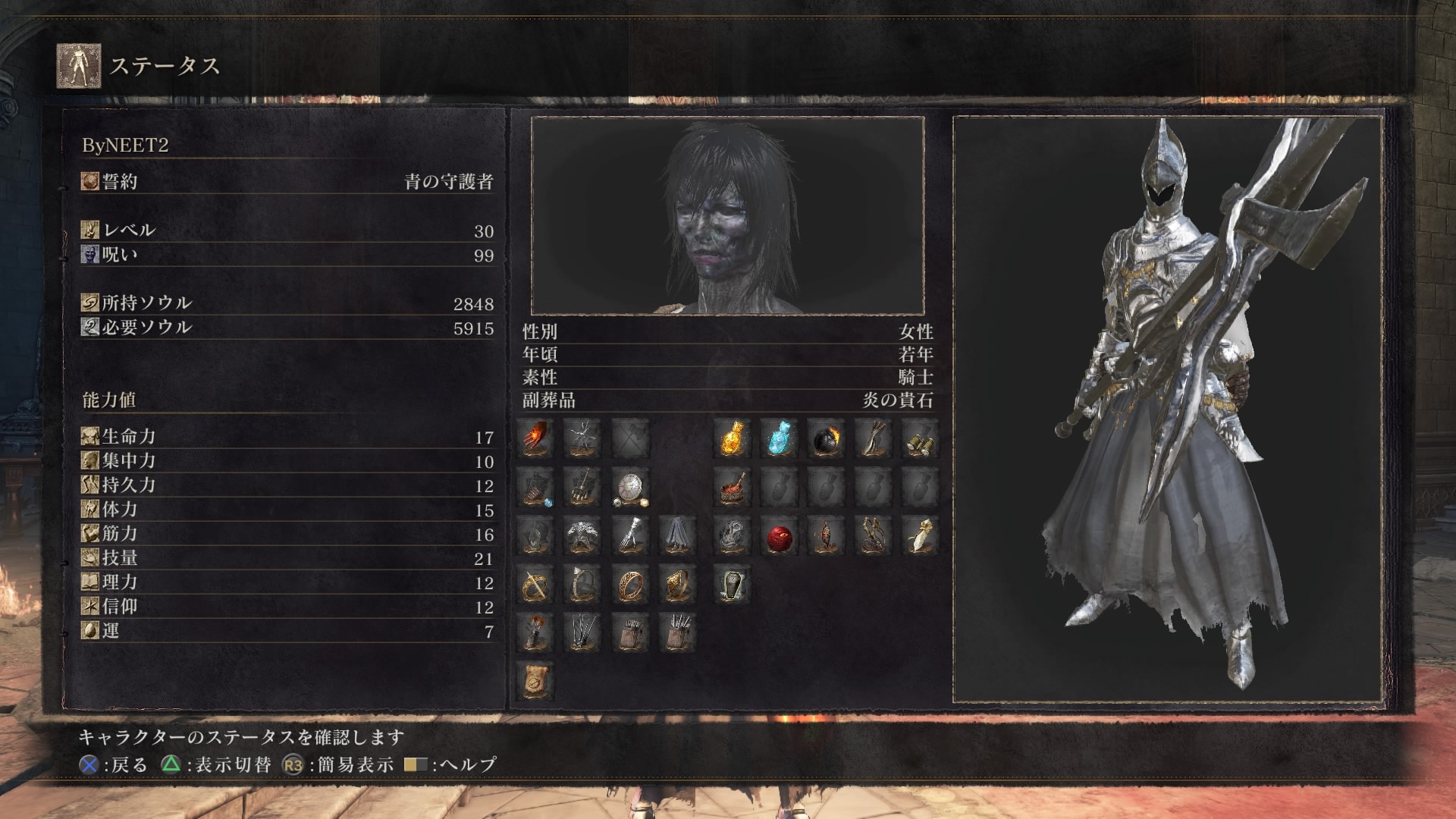The image size is (1456, 819).
Task: Select the silver chest armor slot
Action: pos(582,536)
